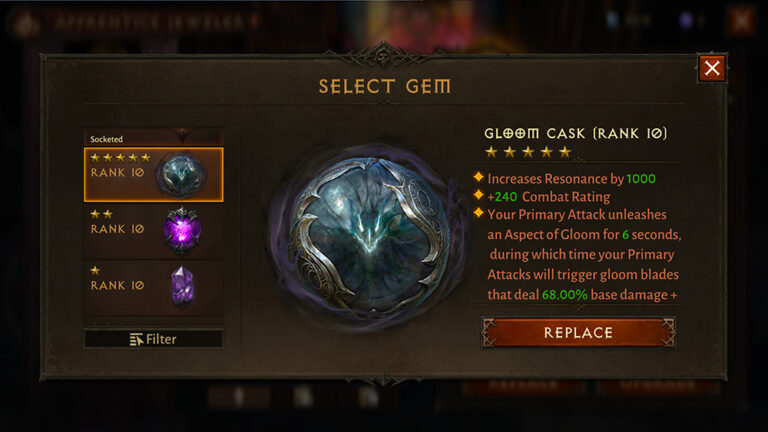768x432 pixels.
Task: Pick the one-star purple crystal gem row
Action: 153,286
